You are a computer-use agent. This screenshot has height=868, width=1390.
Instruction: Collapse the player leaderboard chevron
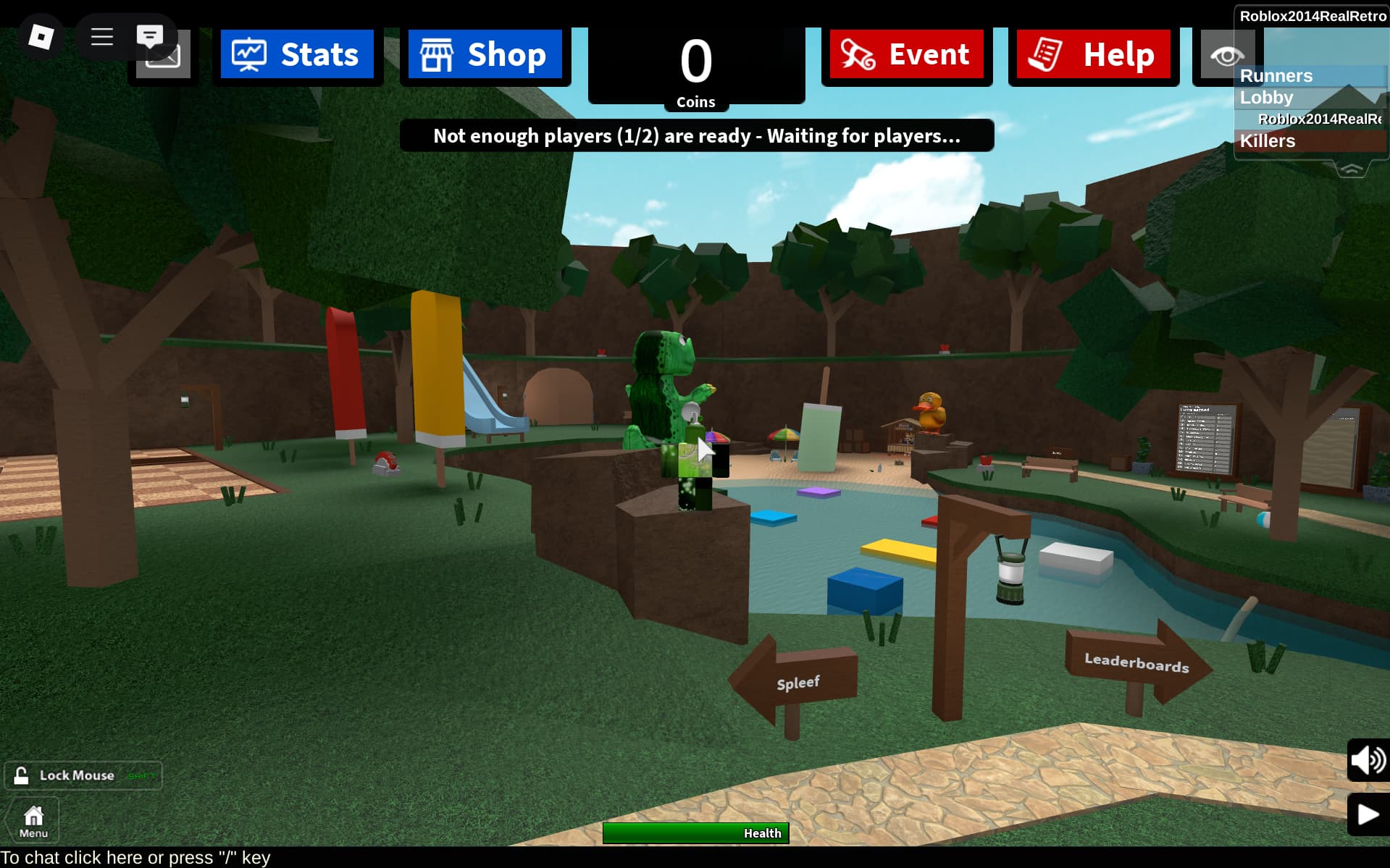pyautogui.click(x=1350, y=169)
